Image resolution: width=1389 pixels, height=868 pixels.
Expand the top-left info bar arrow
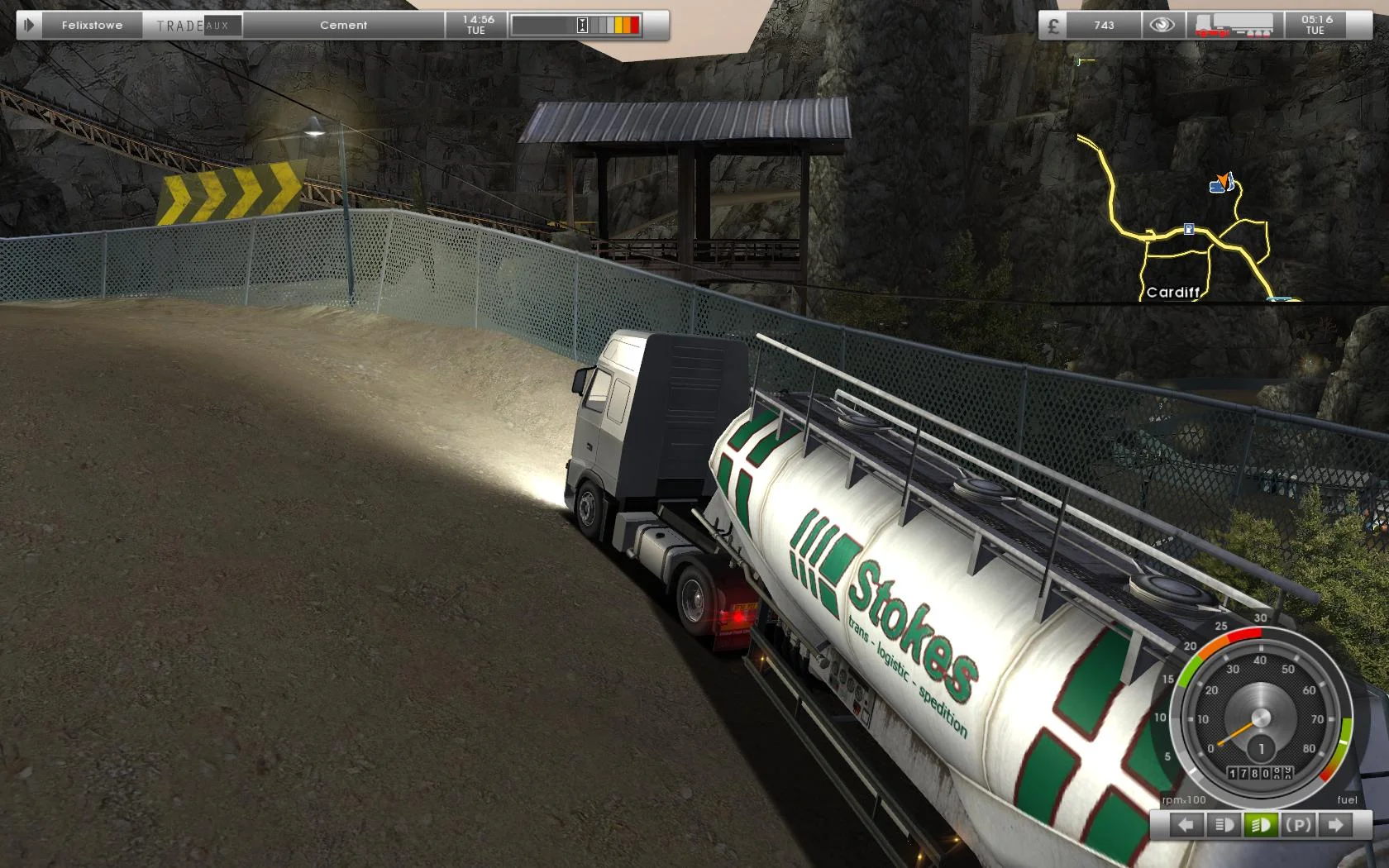[x=27, y=24]
